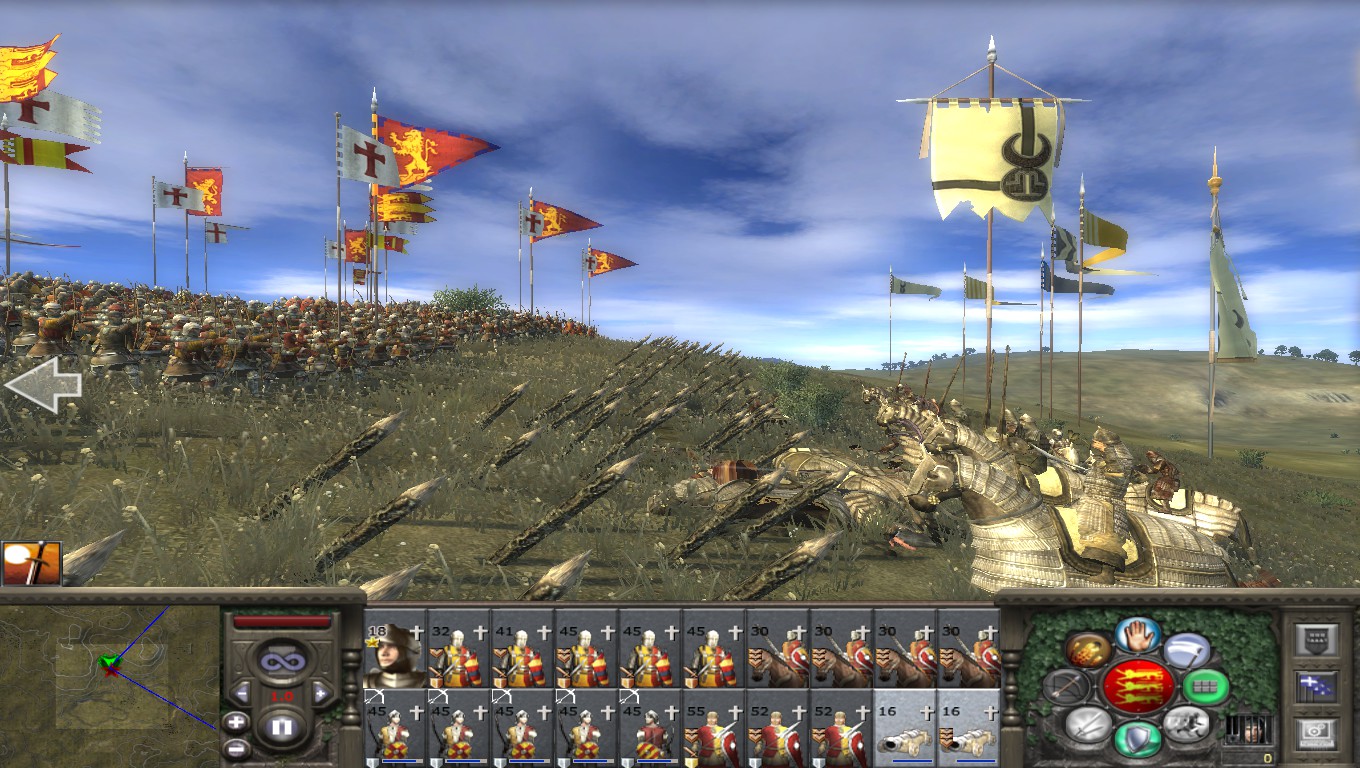Decrease the battle speed
The width and height of the screenshot is (1360, 768).
[x=241, y=693]
